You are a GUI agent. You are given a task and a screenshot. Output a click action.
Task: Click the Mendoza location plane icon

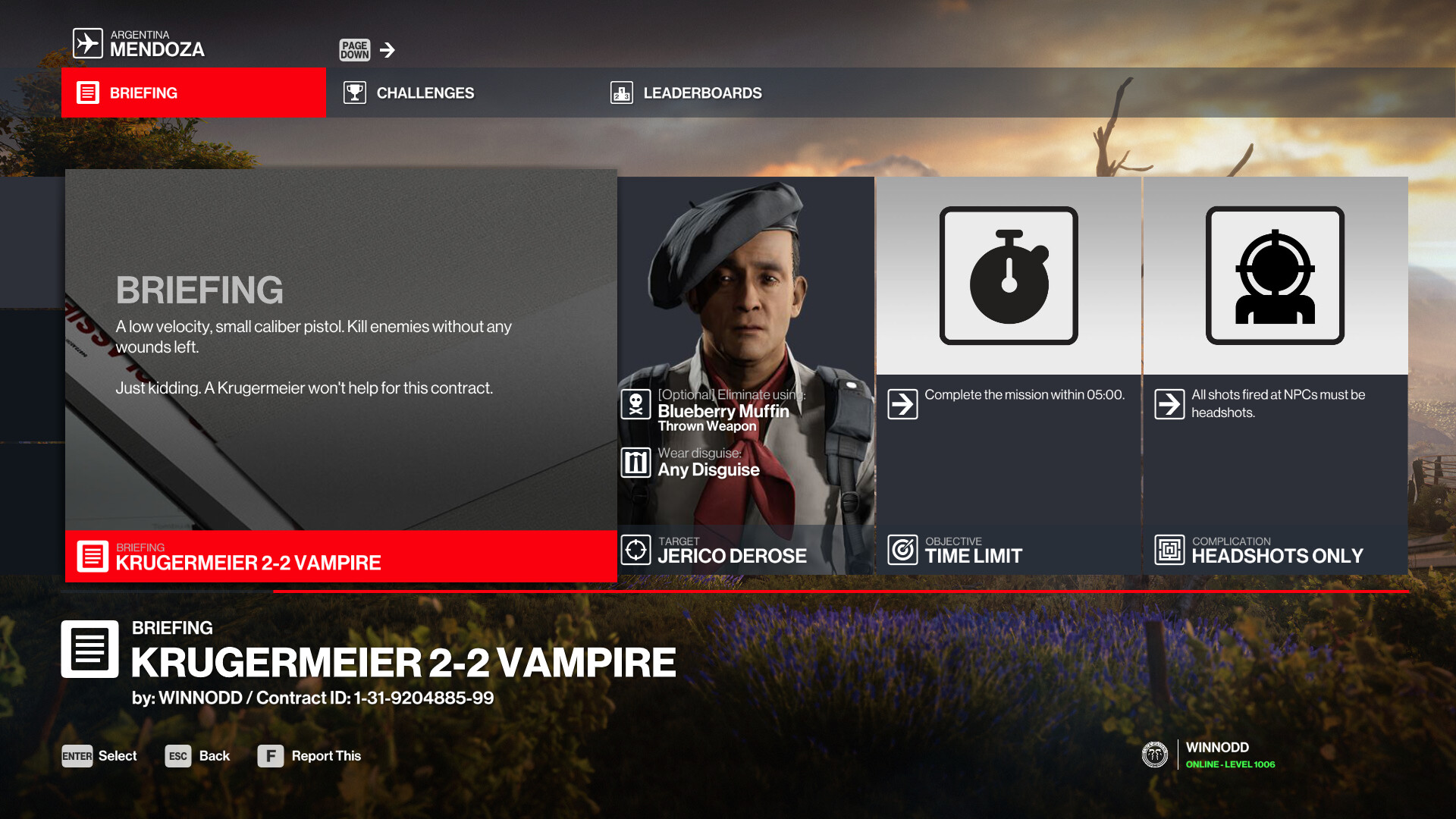(x=88, y=43)
